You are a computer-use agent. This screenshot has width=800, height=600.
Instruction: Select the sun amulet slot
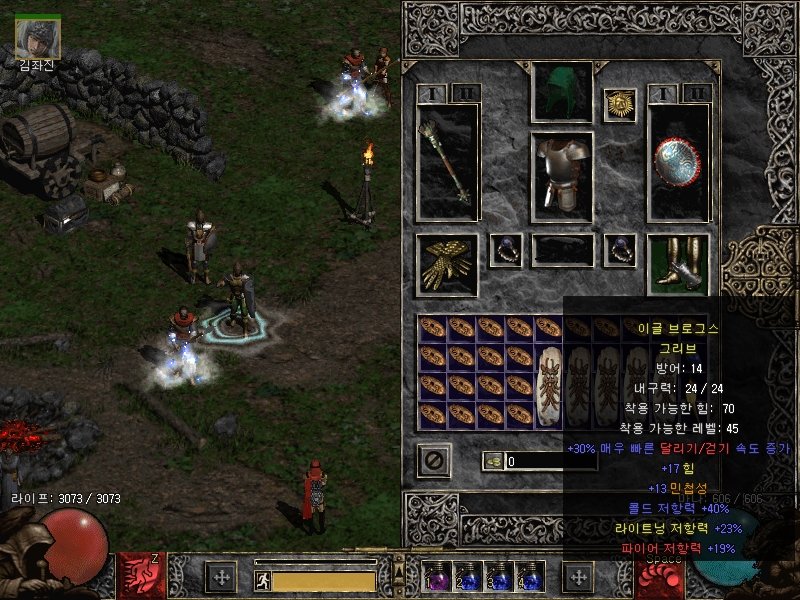[x=619, y=104]
